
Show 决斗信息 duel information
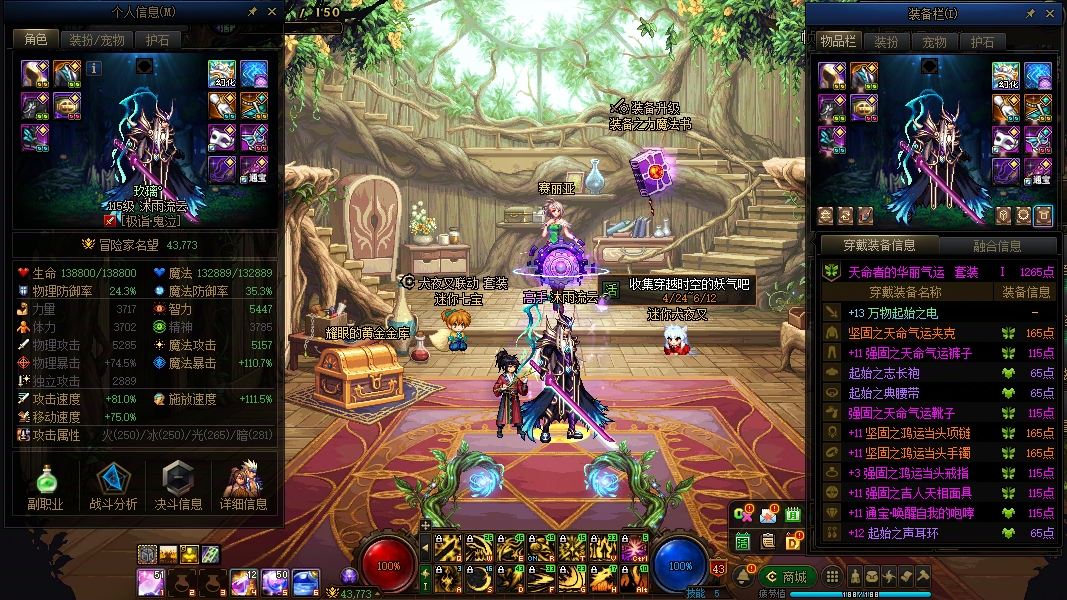pos(178,487)
